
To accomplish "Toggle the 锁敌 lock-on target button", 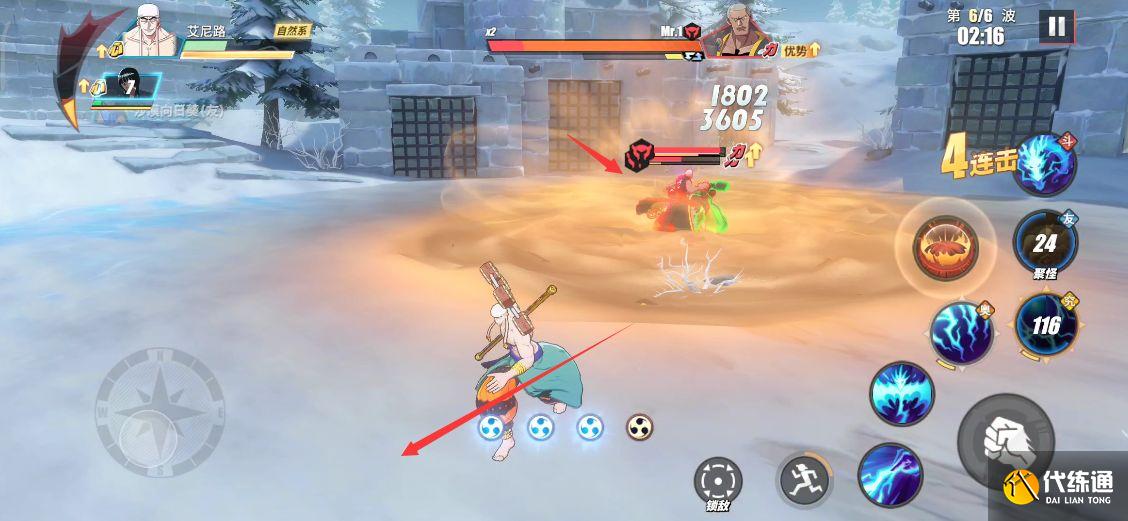I will 718,481.
